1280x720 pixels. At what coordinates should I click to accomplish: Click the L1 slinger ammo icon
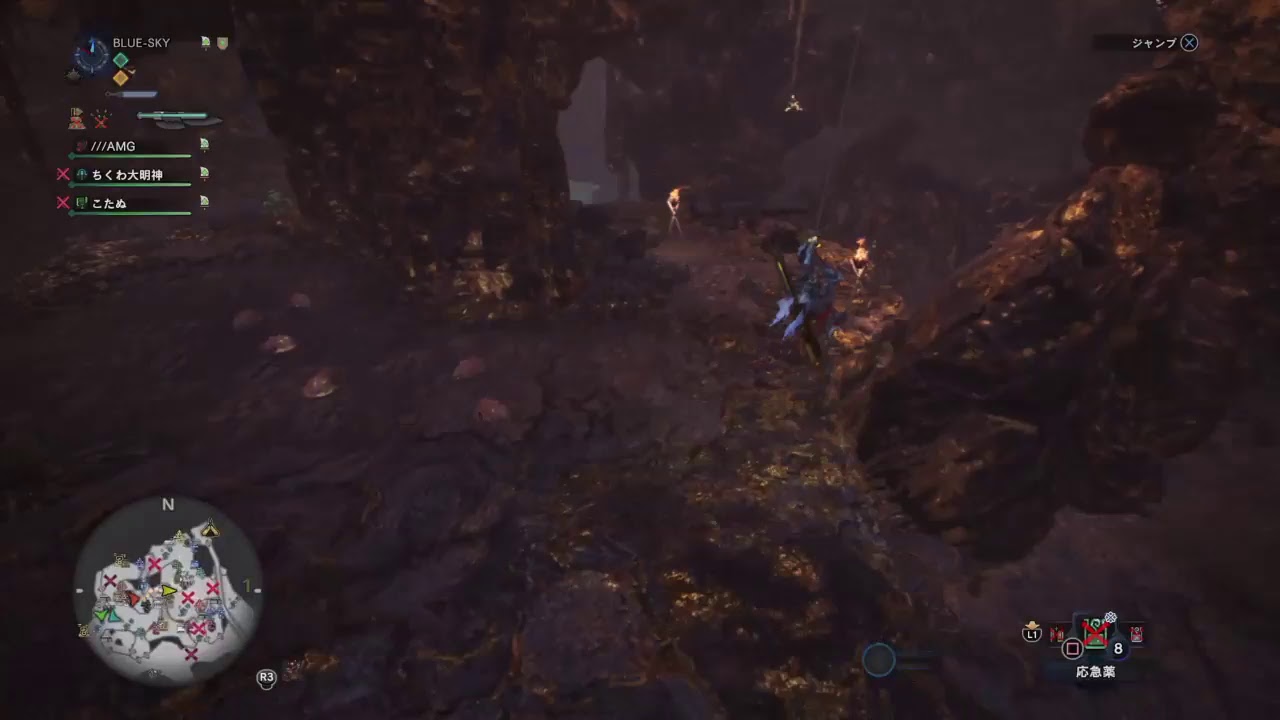1032,633
